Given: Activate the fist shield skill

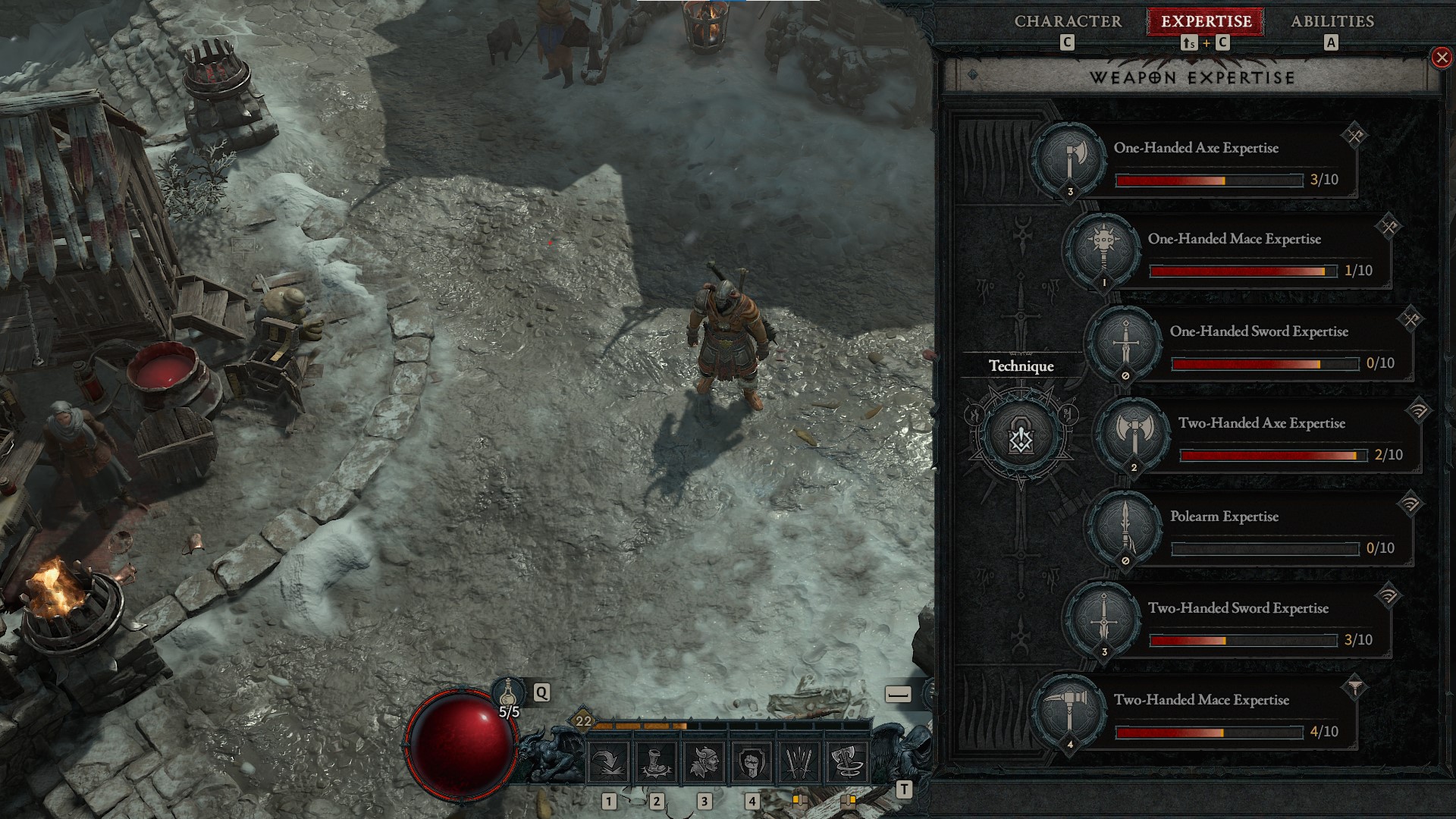Looking at the screenshot, I should point(752,762).
